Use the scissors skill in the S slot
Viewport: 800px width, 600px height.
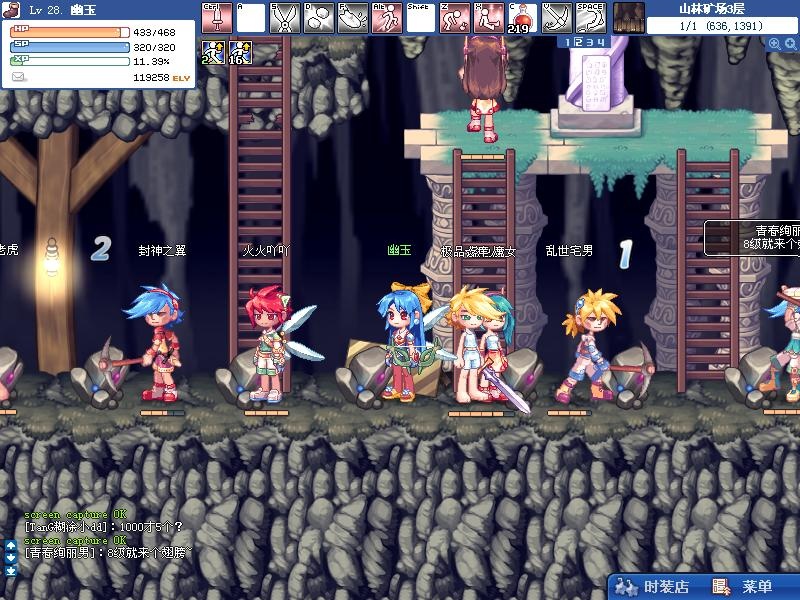pos(284,17)
